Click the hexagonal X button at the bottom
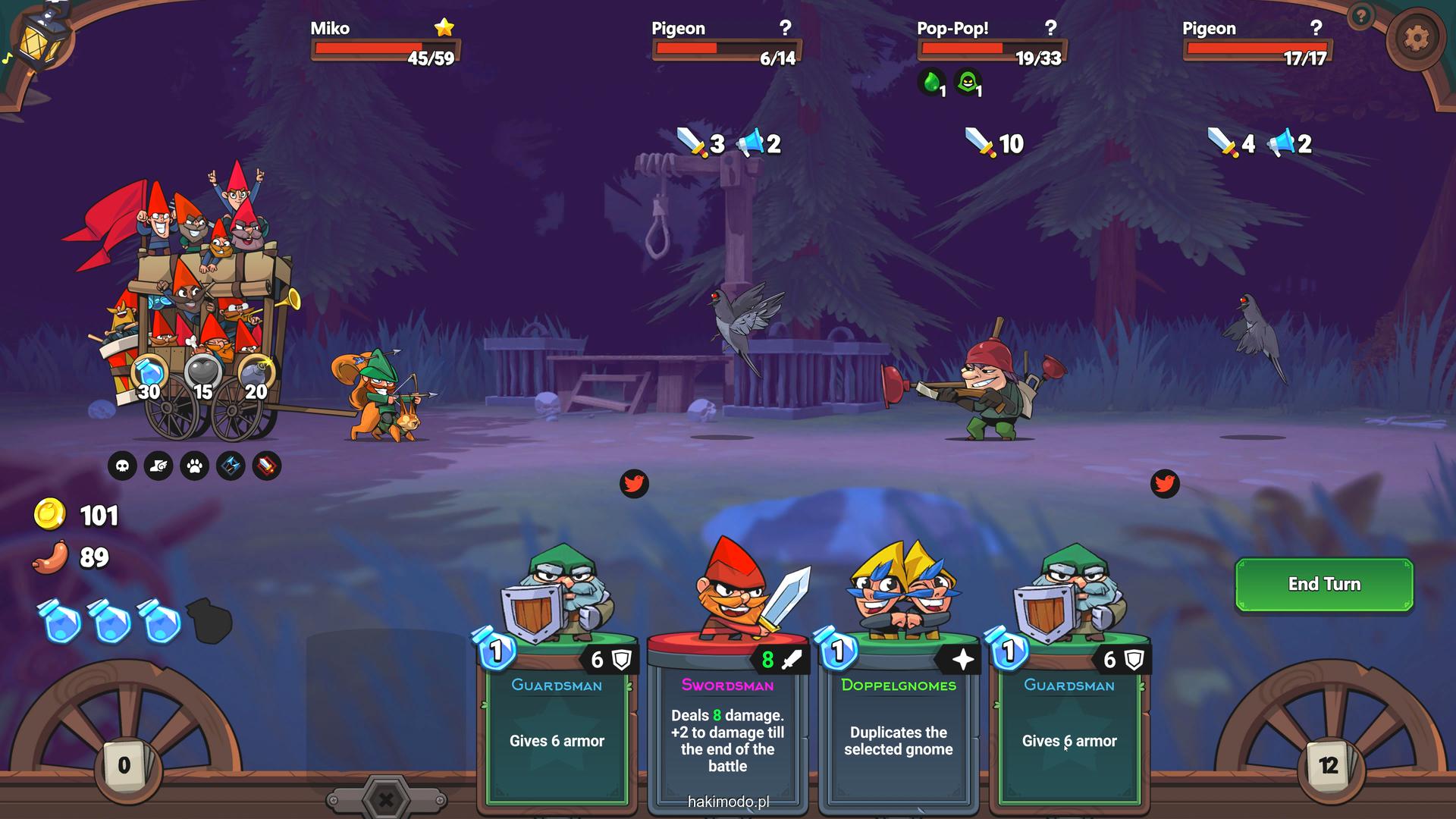 (x=386, y=799)
